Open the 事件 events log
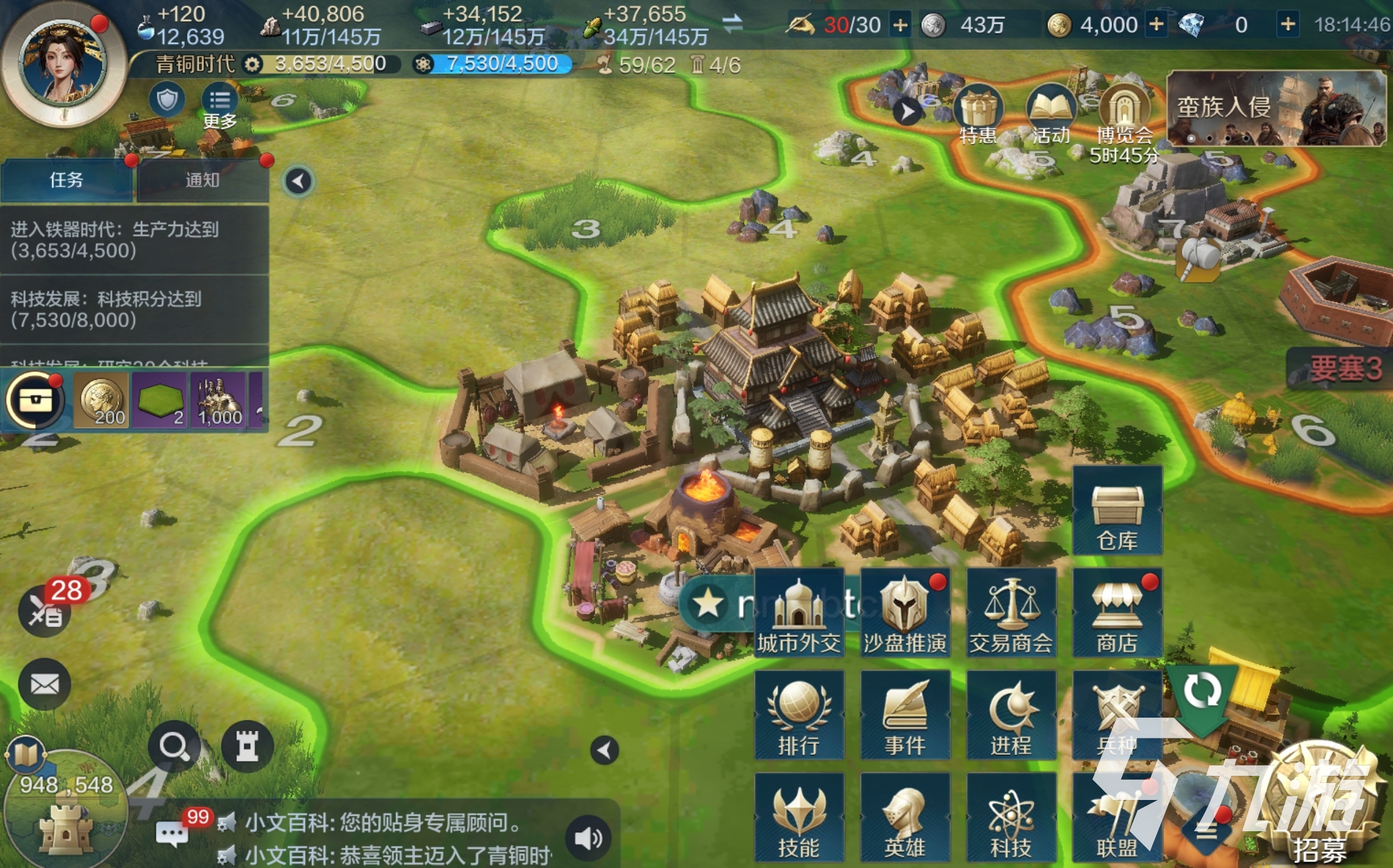Viewport: 1393px width, 868px height. point(905,716)
